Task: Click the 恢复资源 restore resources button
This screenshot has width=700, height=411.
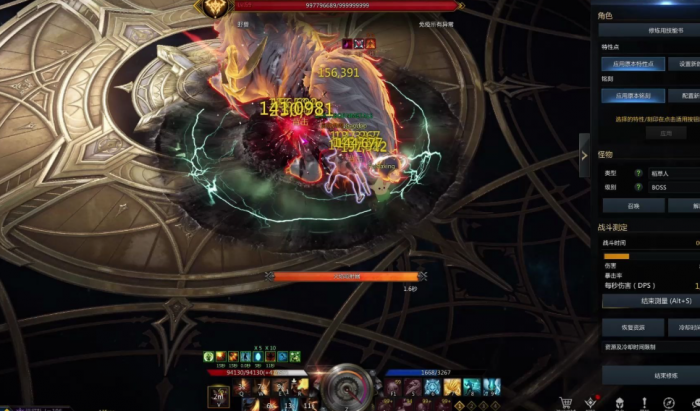Action: coord(632,326)
